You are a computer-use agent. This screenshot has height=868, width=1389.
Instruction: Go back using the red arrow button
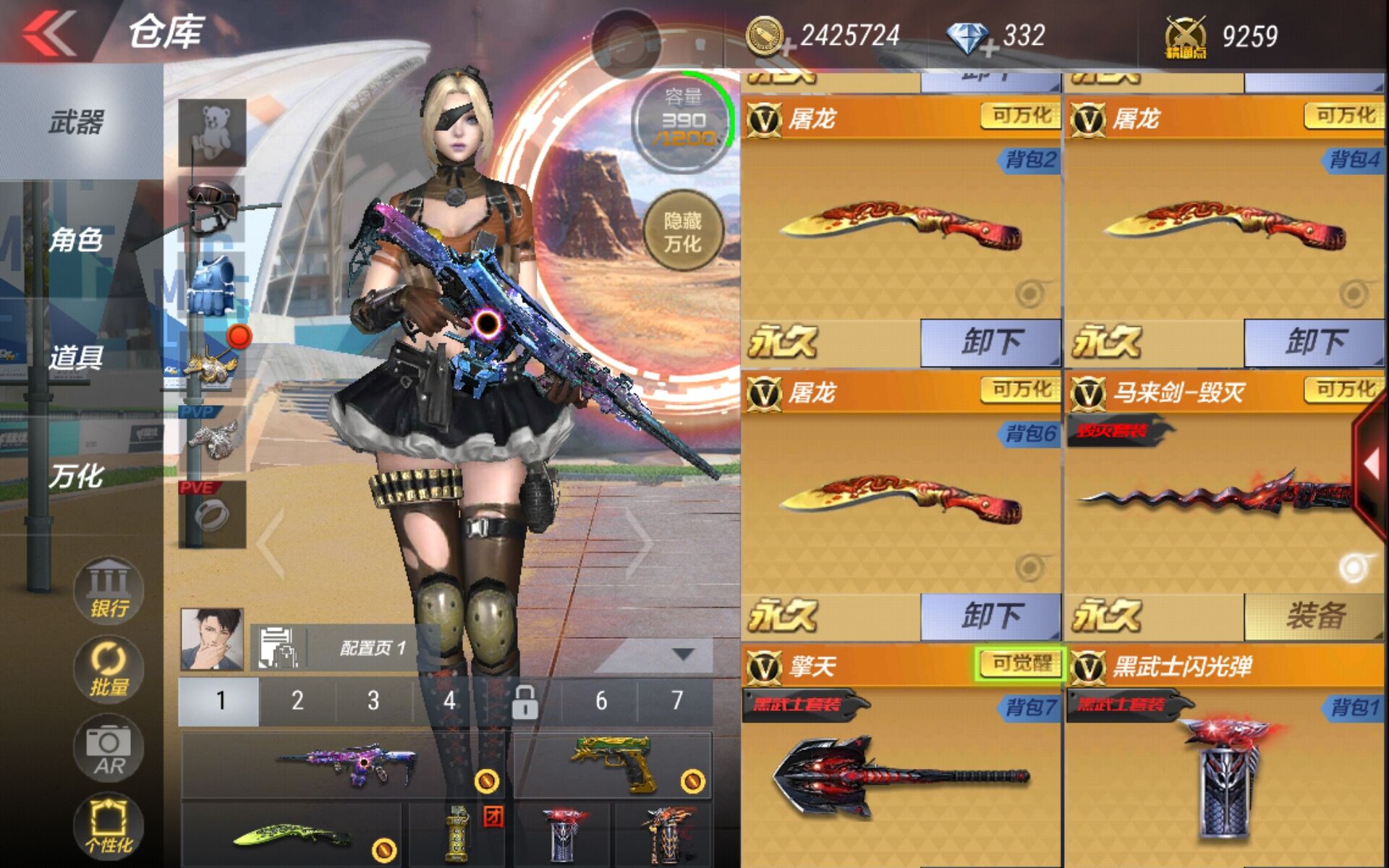pyautogui.click(x=49, y=33)
